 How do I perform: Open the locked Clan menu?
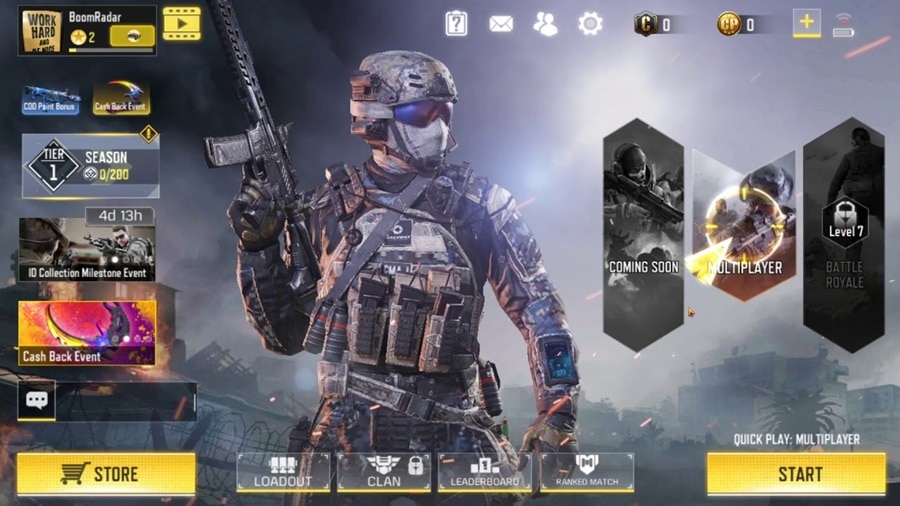pyautogui.click(x=384, y=472)
